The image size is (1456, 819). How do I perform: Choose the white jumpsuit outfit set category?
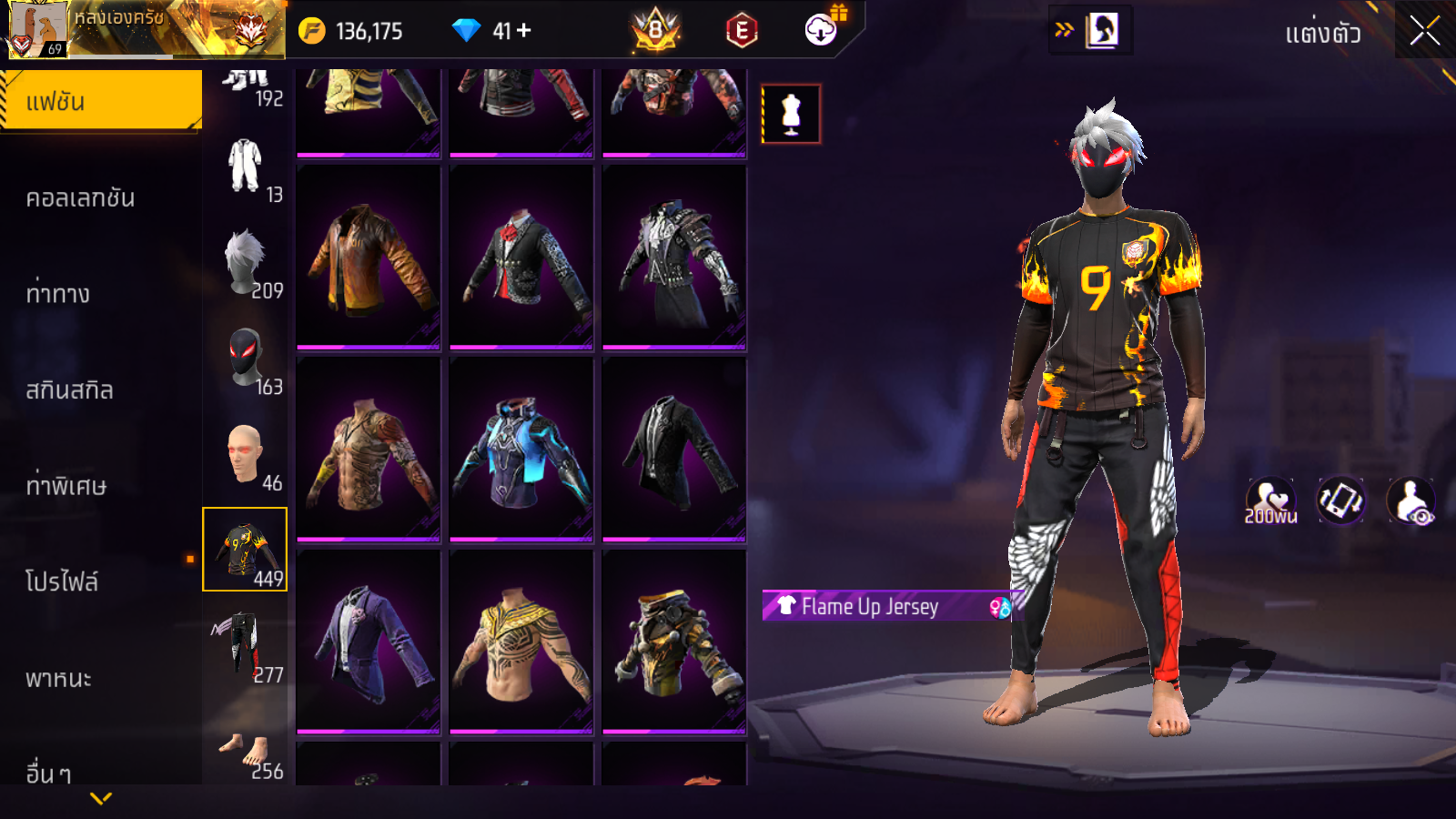point(245,167)
